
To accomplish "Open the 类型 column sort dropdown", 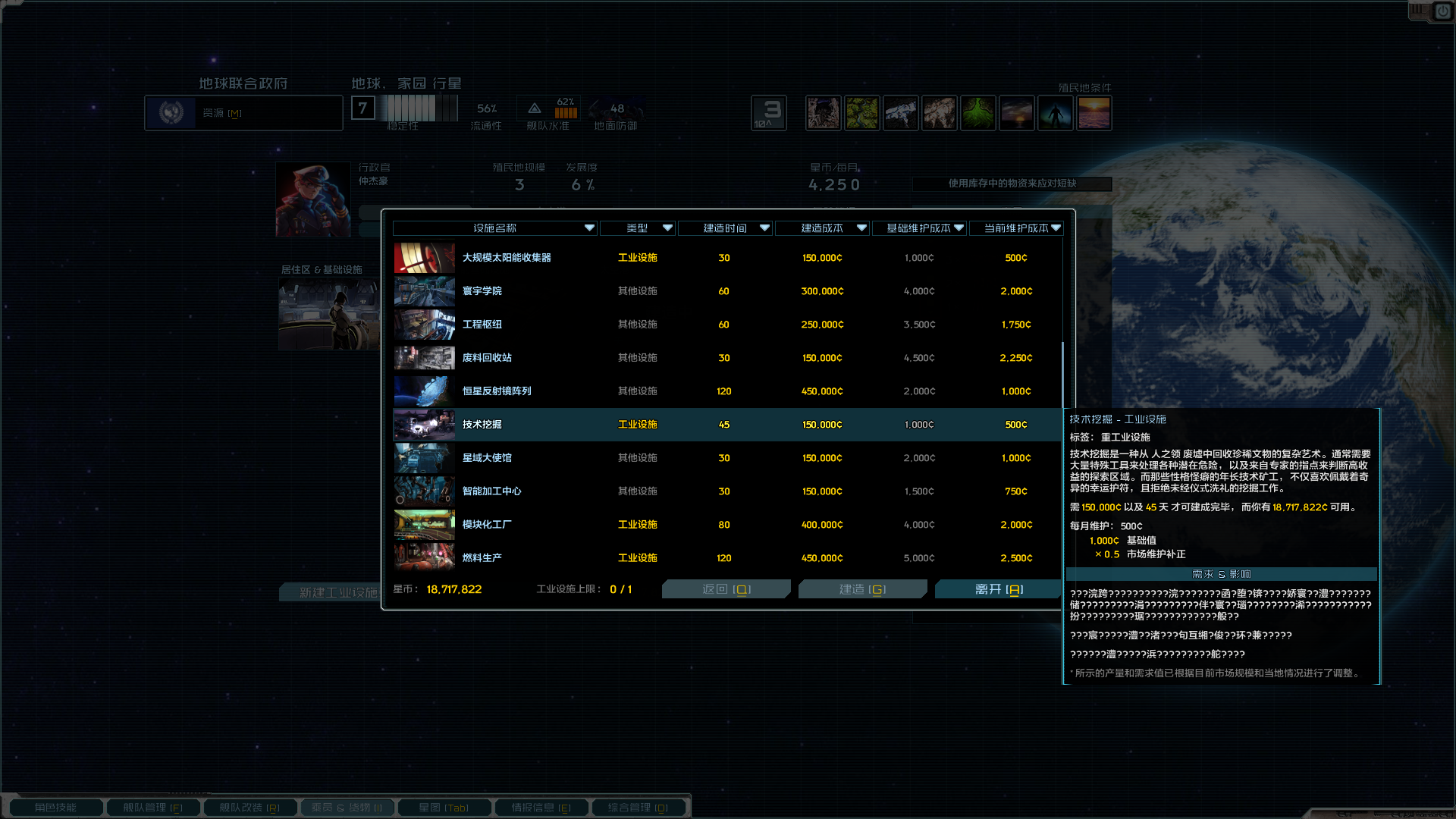I will click(668, 227).
